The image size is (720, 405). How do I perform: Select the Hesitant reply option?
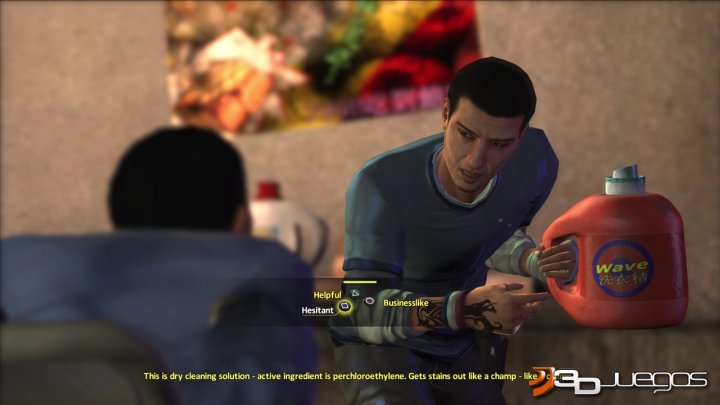pyautogui.click(x=317, y=310)
